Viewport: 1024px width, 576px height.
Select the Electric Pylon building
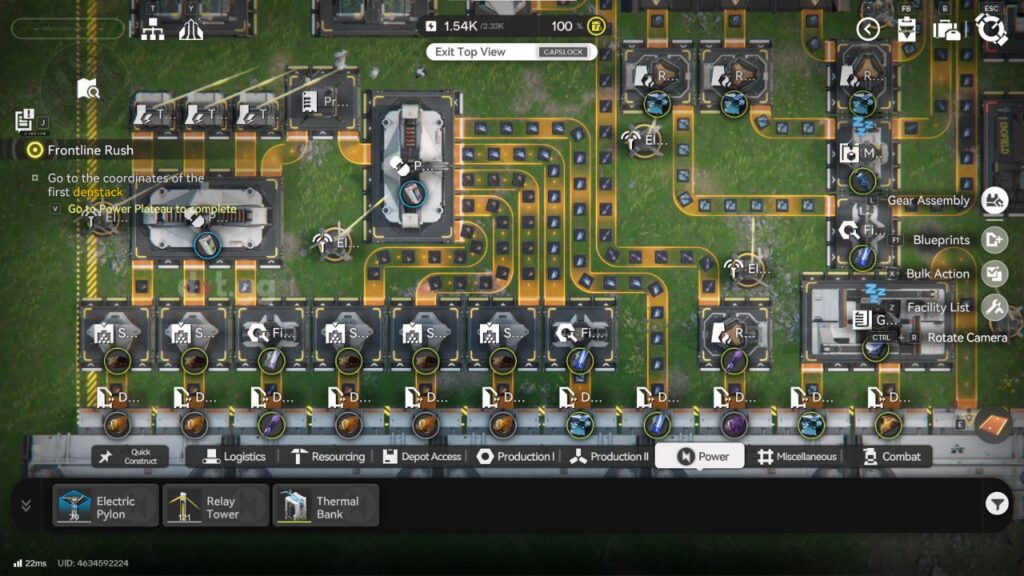[x=106, y=505]
